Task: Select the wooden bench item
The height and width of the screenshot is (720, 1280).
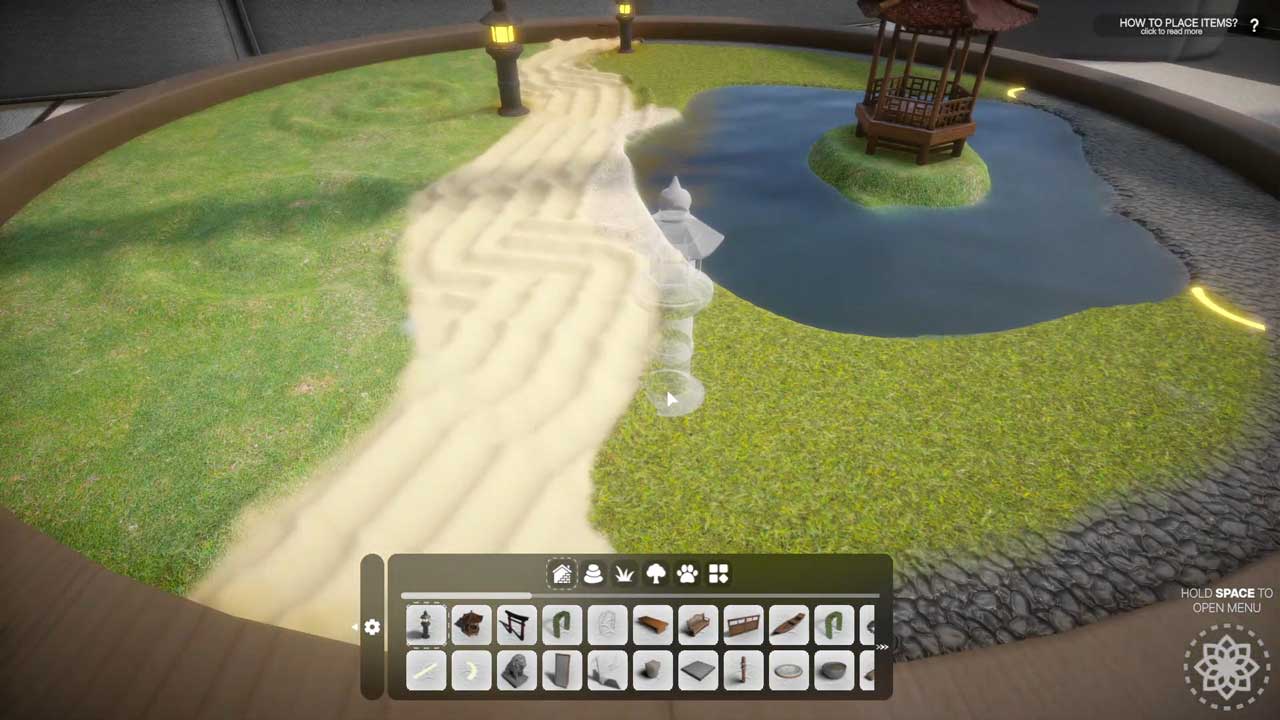Action: point(697,625)
